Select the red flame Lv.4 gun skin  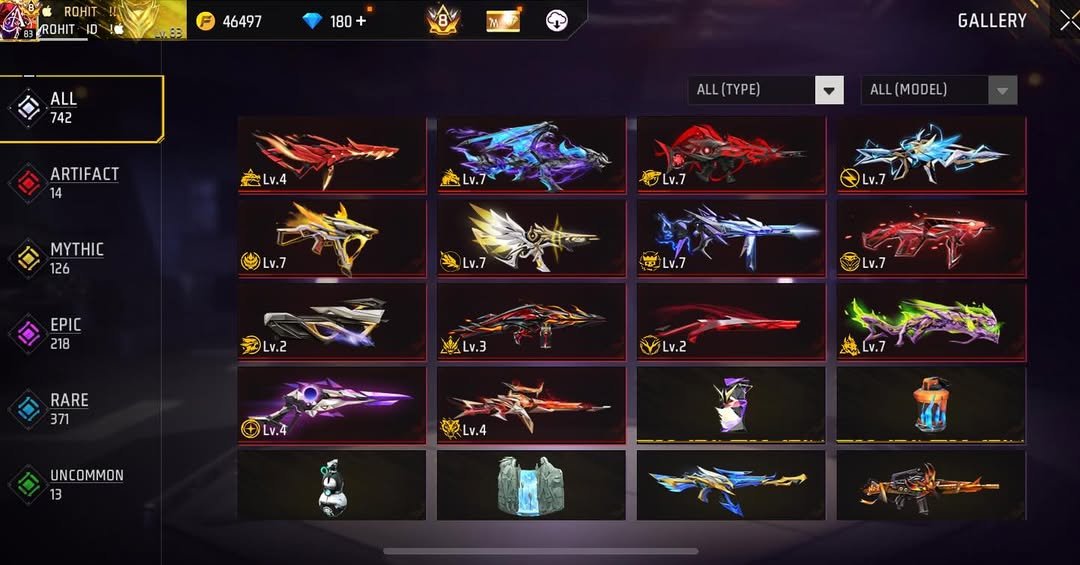[332, 154]
